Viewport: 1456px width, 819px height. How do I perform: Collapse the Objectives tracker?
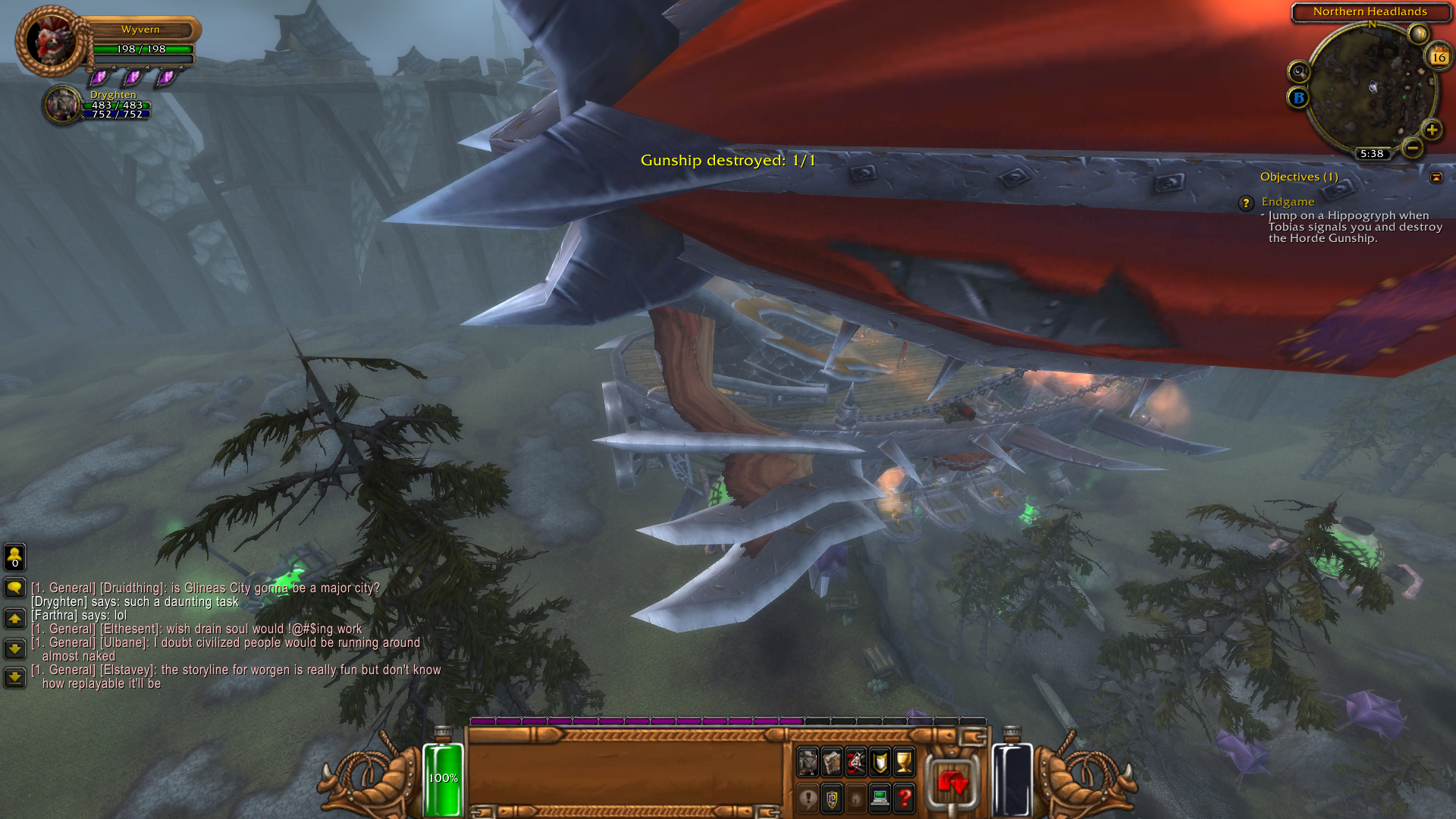[x=1436, y=177]
